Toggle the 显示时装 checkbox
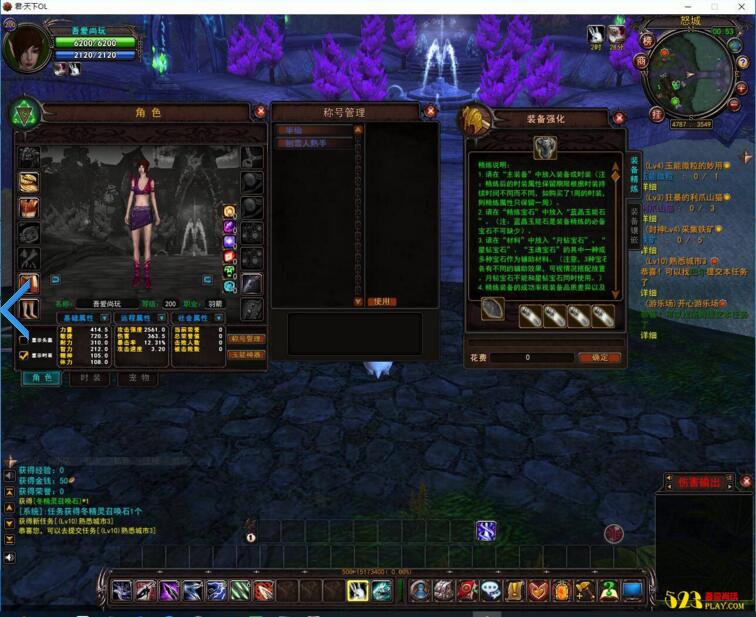 (24, 355)
